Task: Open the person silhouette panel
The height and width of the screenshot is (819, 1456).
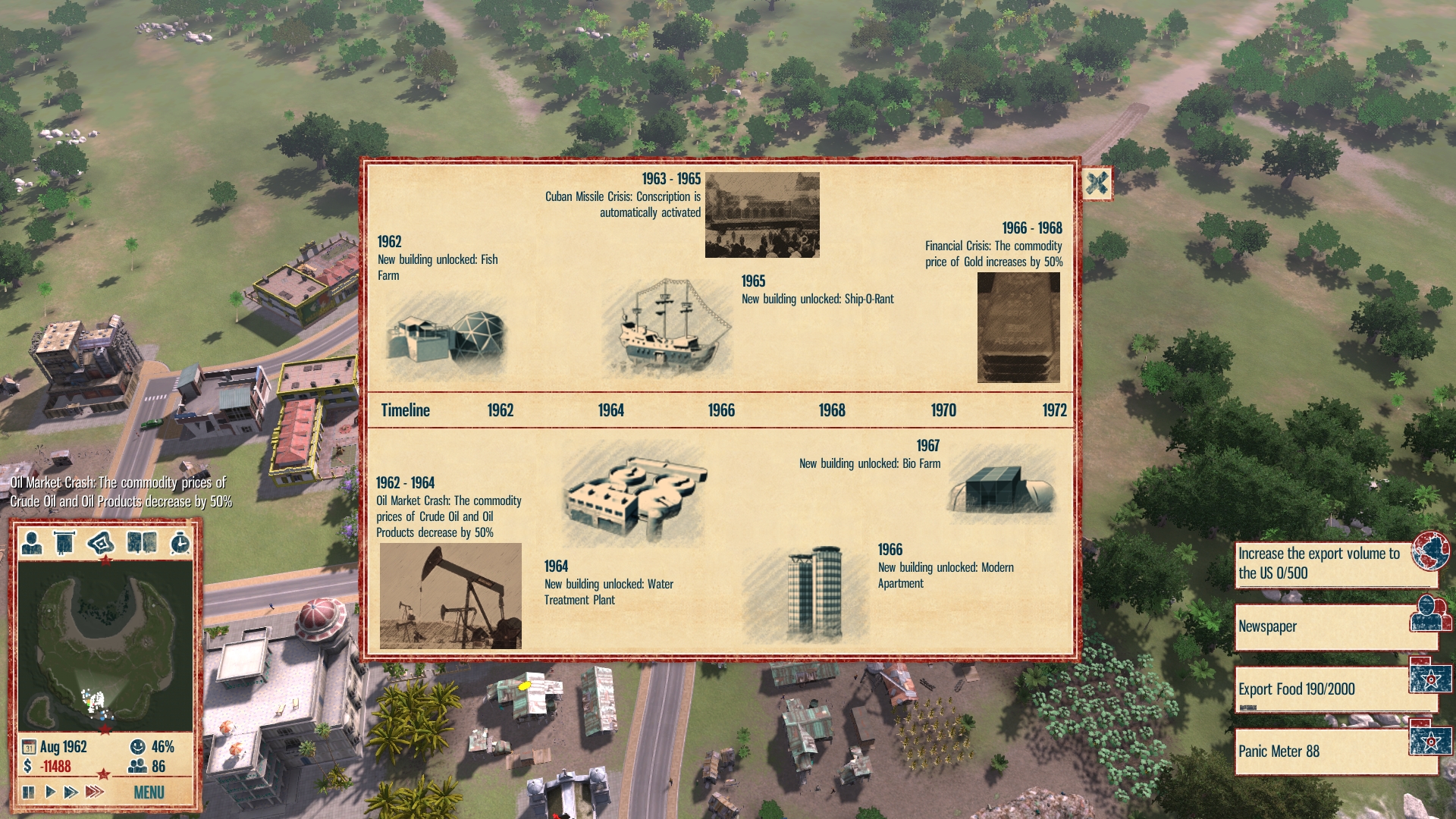Action: [32, 543]
